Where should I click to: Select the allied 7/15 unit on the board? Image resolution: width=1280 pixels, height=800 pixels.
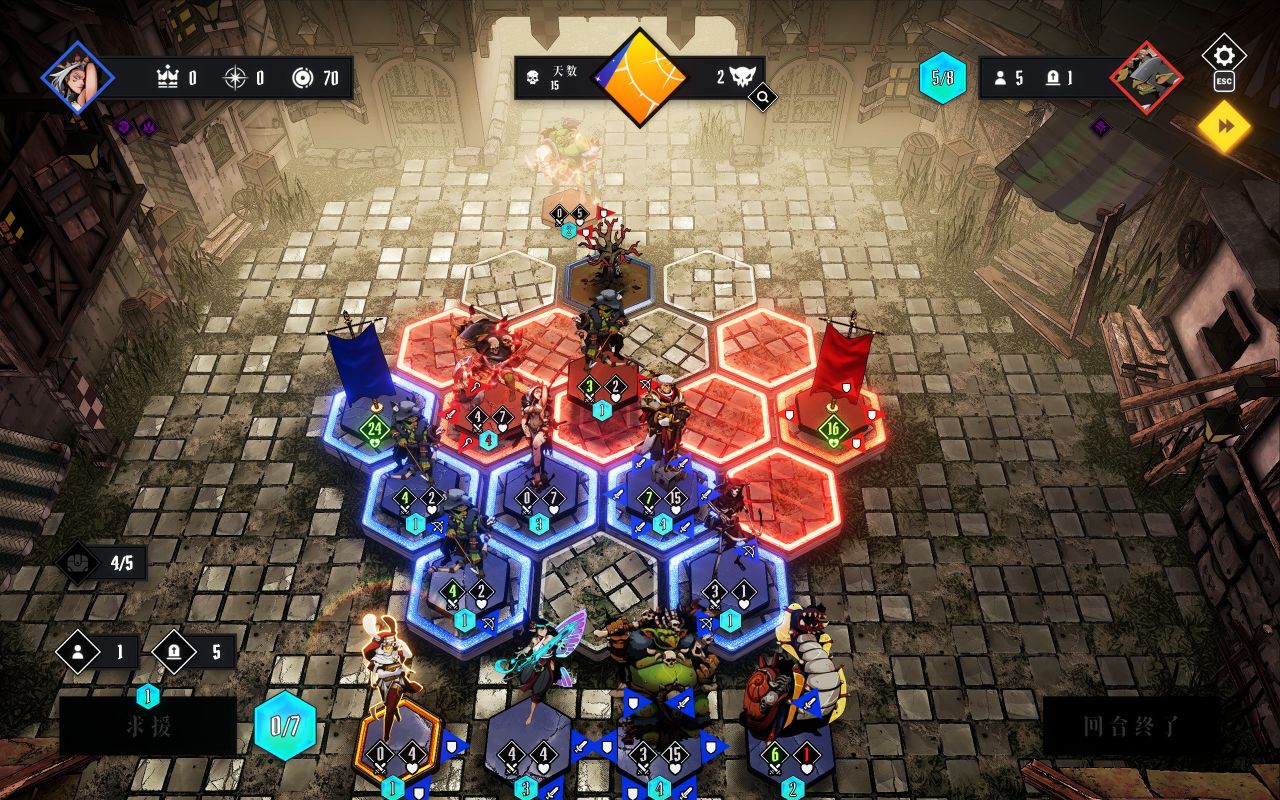[662, 490]
